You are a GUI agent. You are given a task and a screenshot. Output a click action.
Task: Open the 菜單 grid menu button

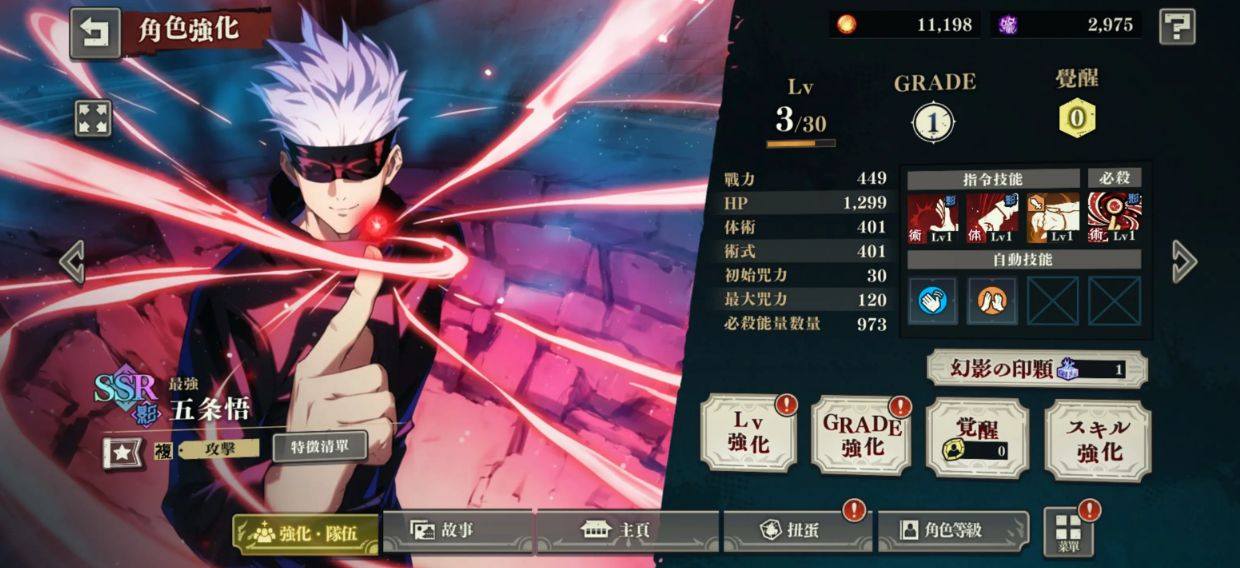tap(1068, 532)
